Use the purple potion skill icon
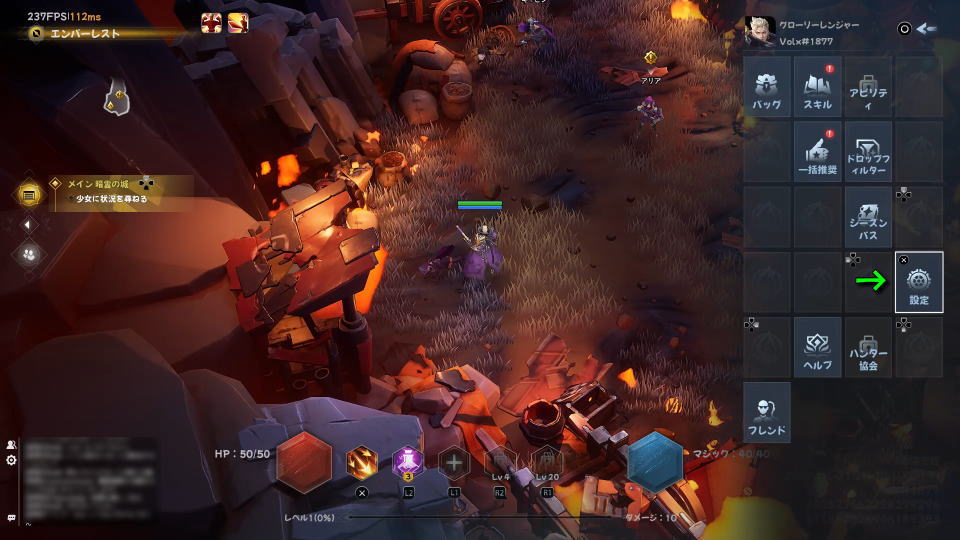 tap(408, 462)
